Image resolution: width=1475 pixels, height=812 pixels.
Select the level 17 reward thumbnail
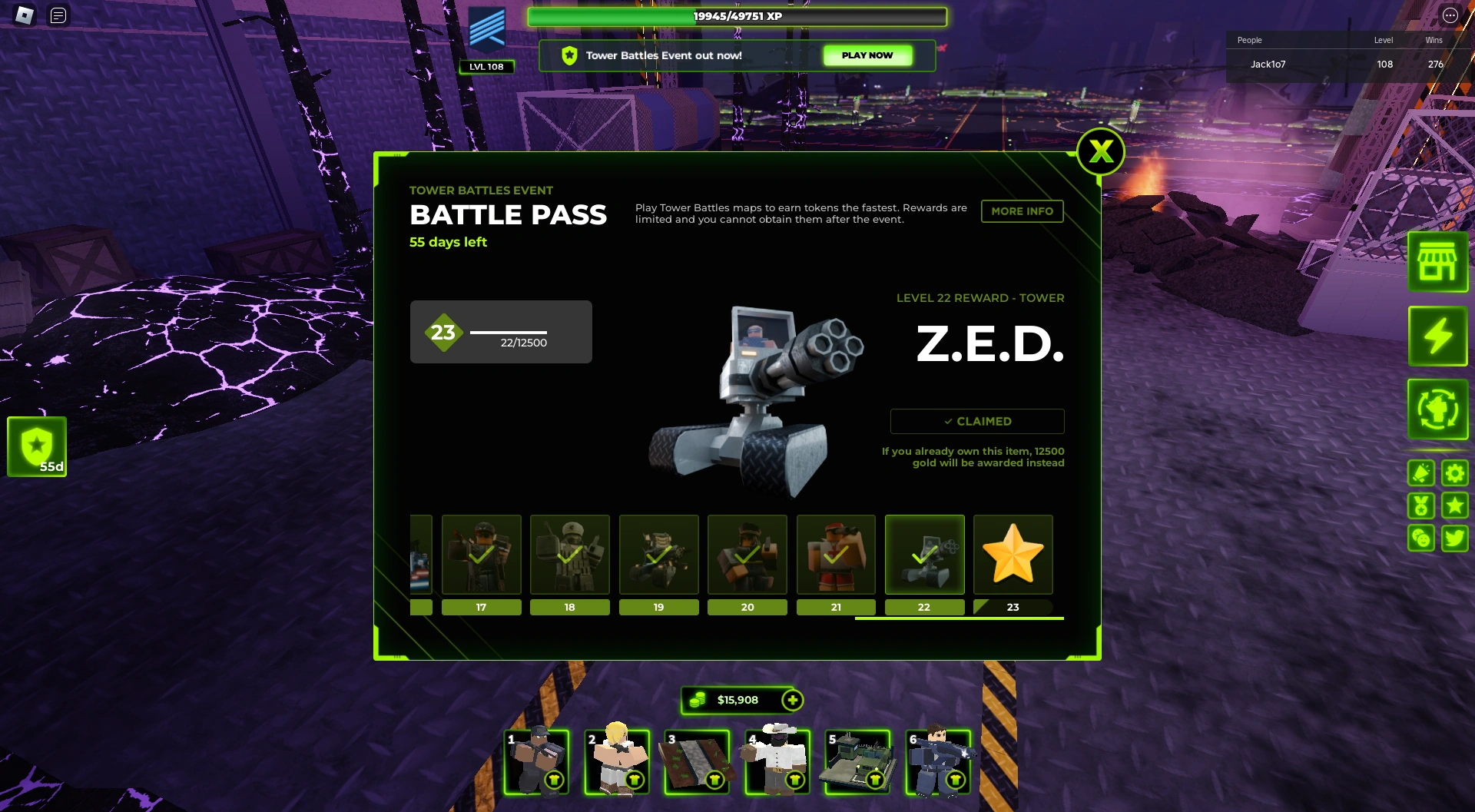(481, 555)
